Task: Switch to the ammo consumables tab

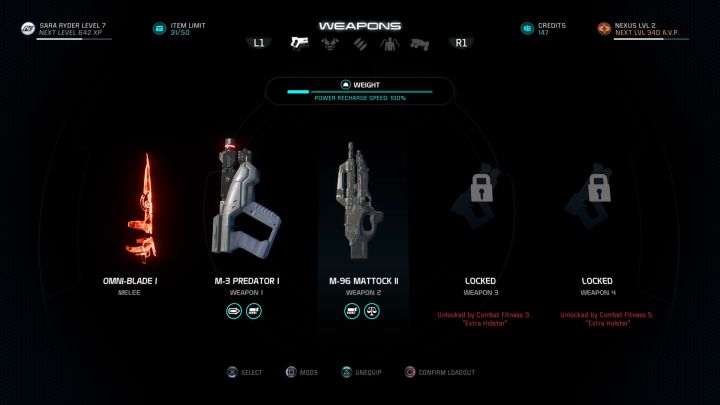Action: tap(360, 43)
